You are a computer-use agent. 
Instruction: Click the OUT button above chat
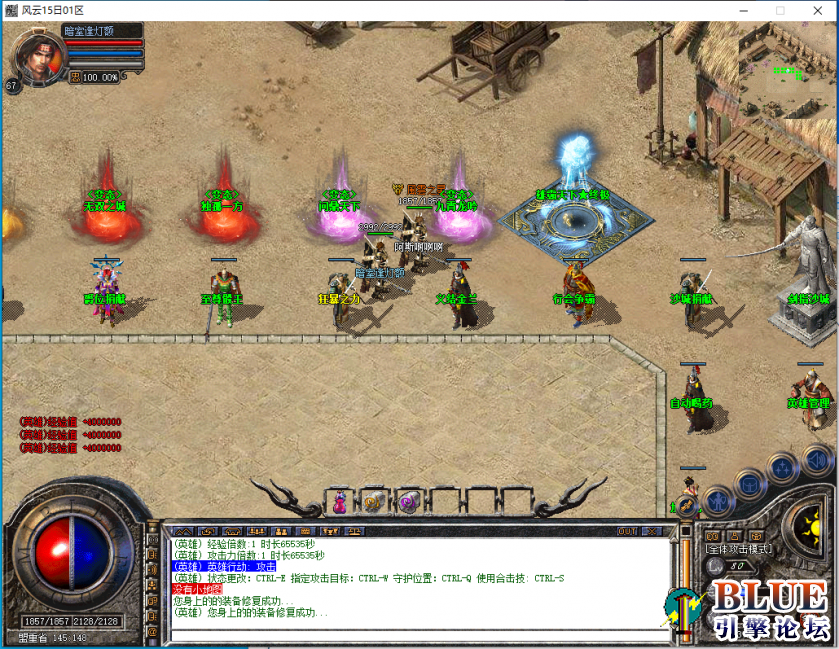(627, 531)
